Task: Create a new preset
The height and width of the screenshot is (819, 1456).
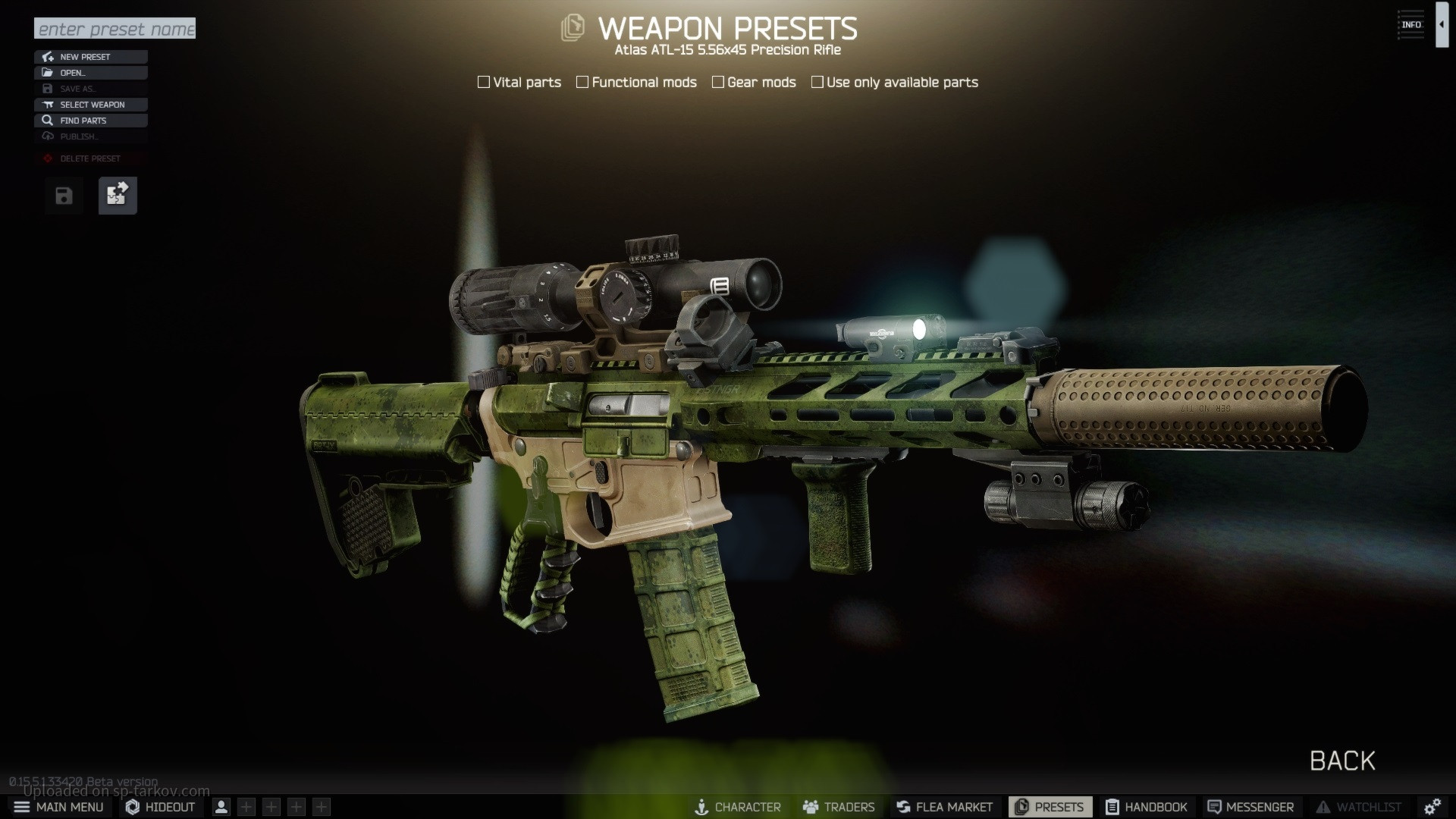Action: 90,57
